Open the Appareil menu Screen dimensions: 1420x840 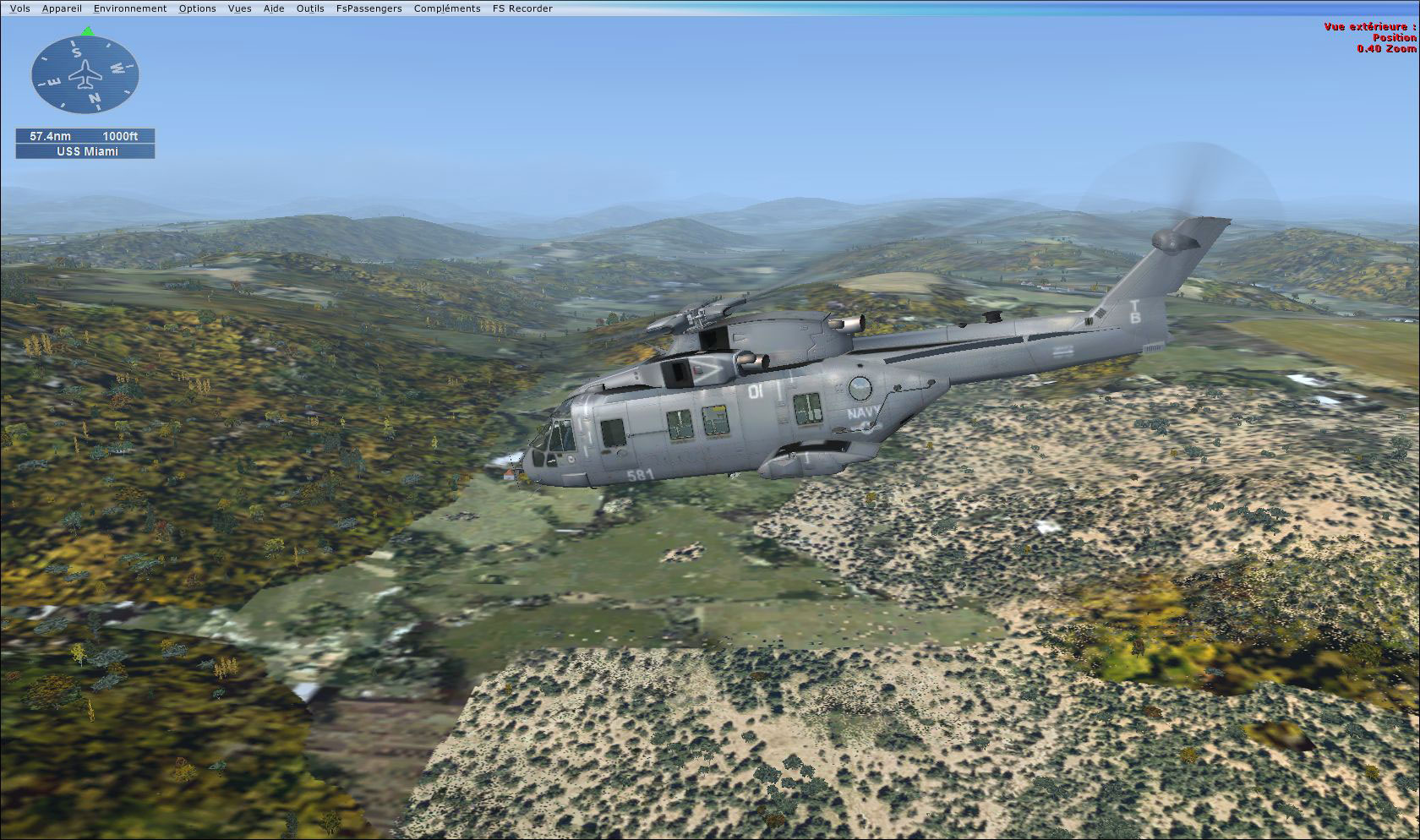(62, 8)
